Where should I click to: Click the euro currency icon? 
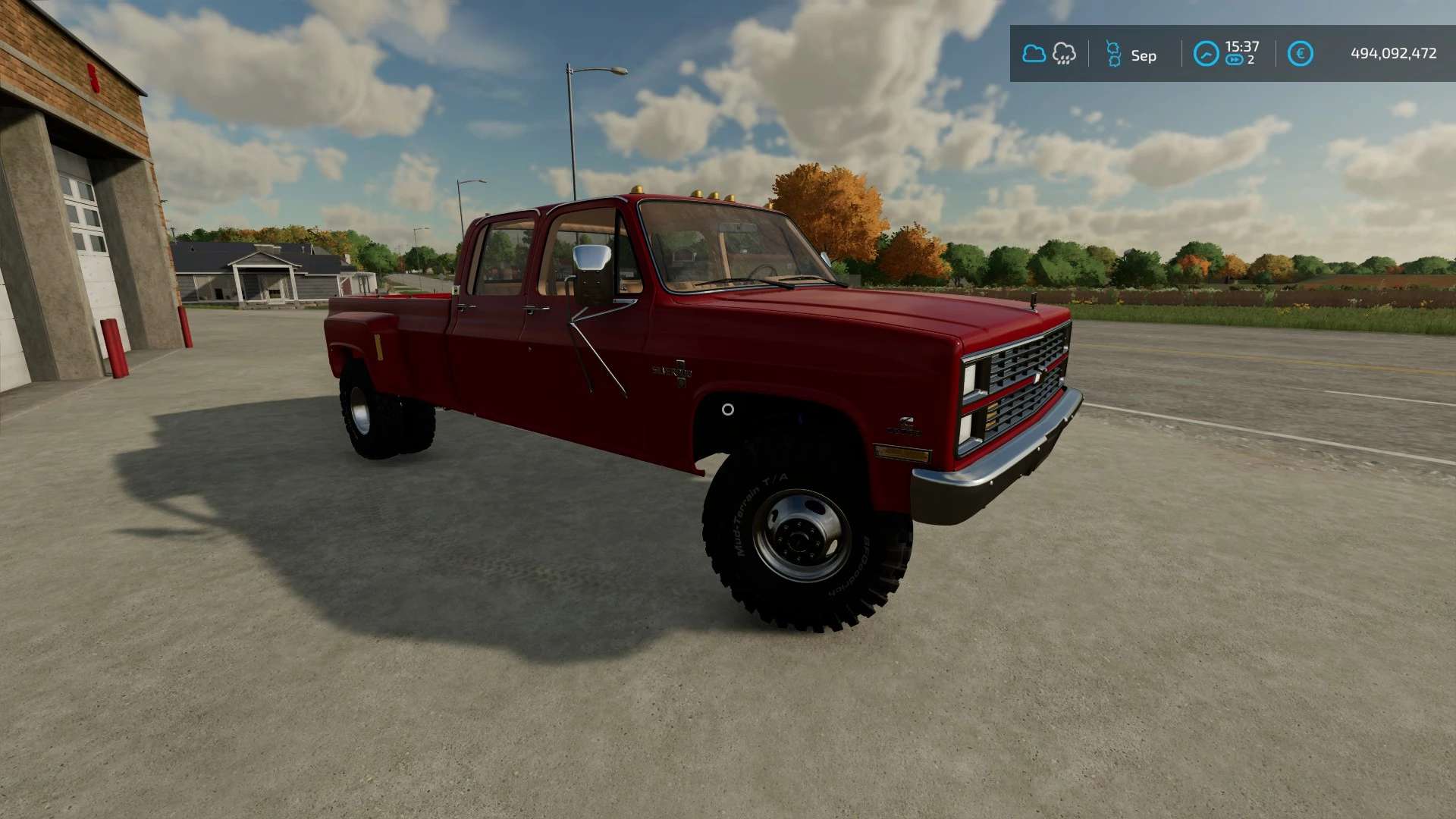click(1300, 54)
